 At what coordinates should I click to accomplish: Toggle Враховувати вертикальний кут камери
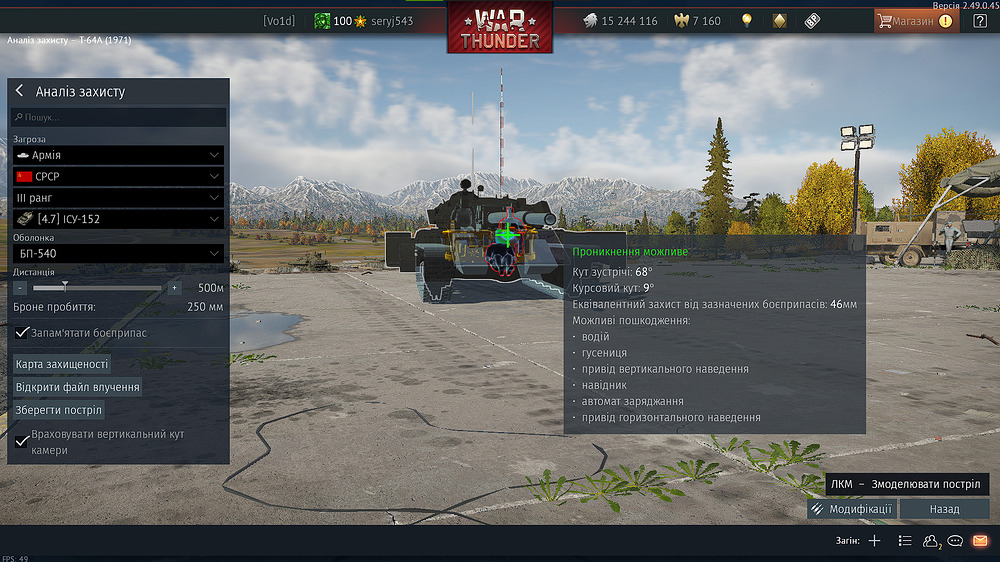click(23, 441)
